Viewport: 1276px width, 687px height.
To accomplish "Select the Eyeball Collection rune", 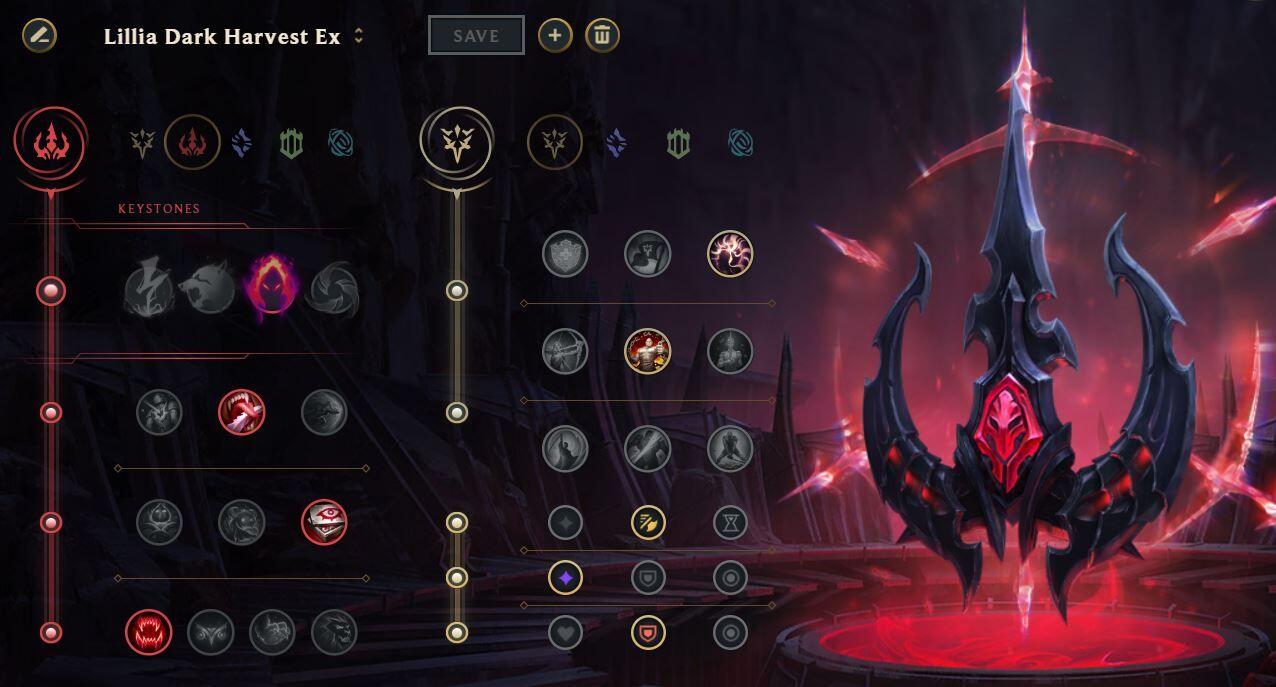I will tap(324, 522).
